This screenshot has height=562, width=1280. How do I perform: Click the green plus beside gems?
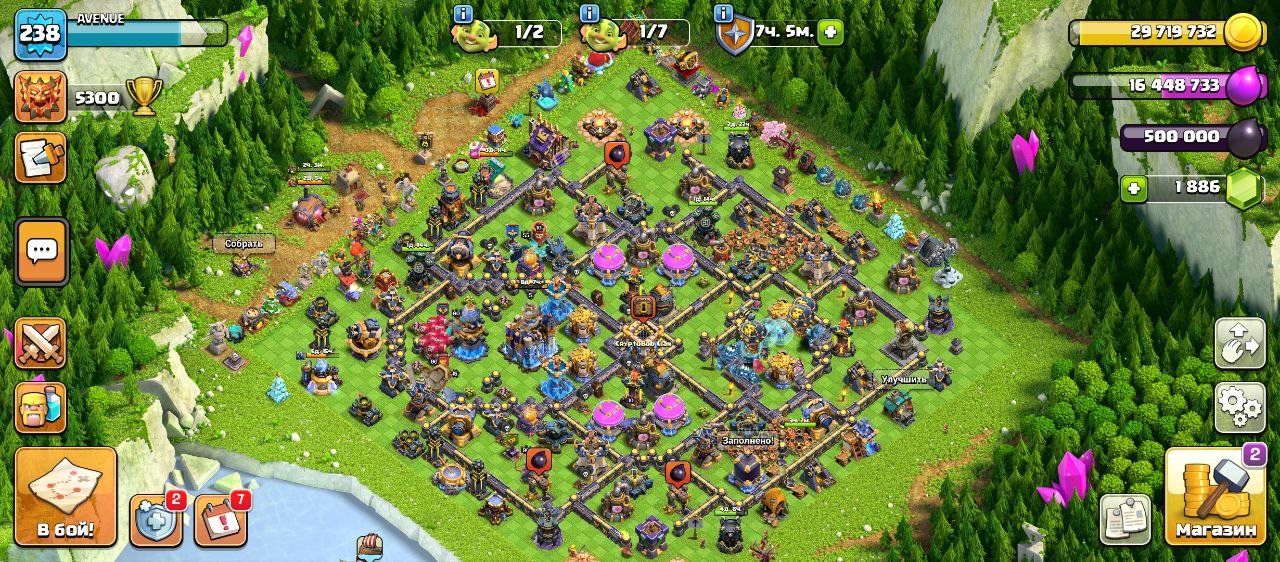[x=1133, y=188]
